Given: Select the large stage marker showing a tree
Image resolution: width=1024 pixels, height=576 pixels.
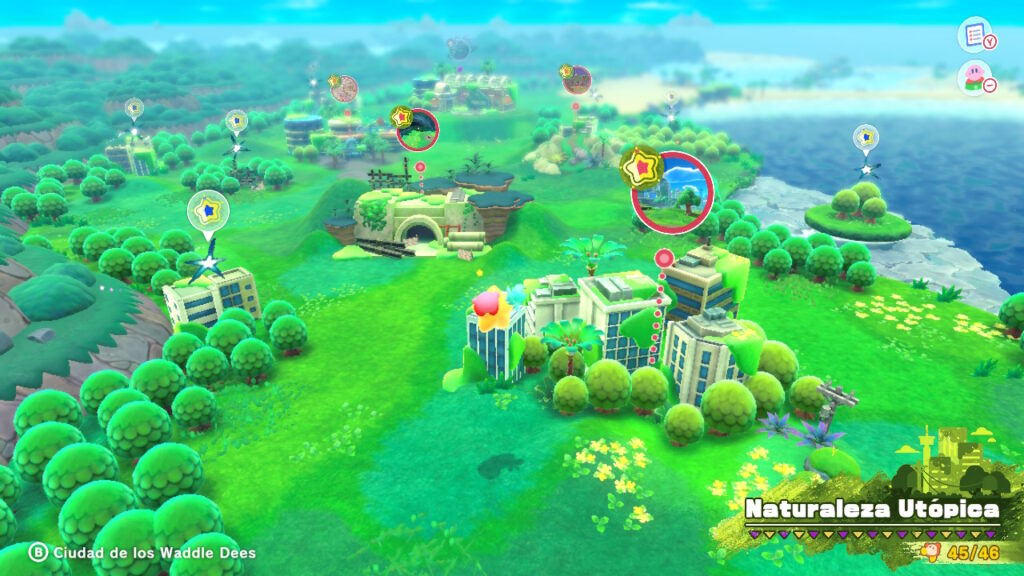Looking at the screenshot, I should [x=672, y=191].
